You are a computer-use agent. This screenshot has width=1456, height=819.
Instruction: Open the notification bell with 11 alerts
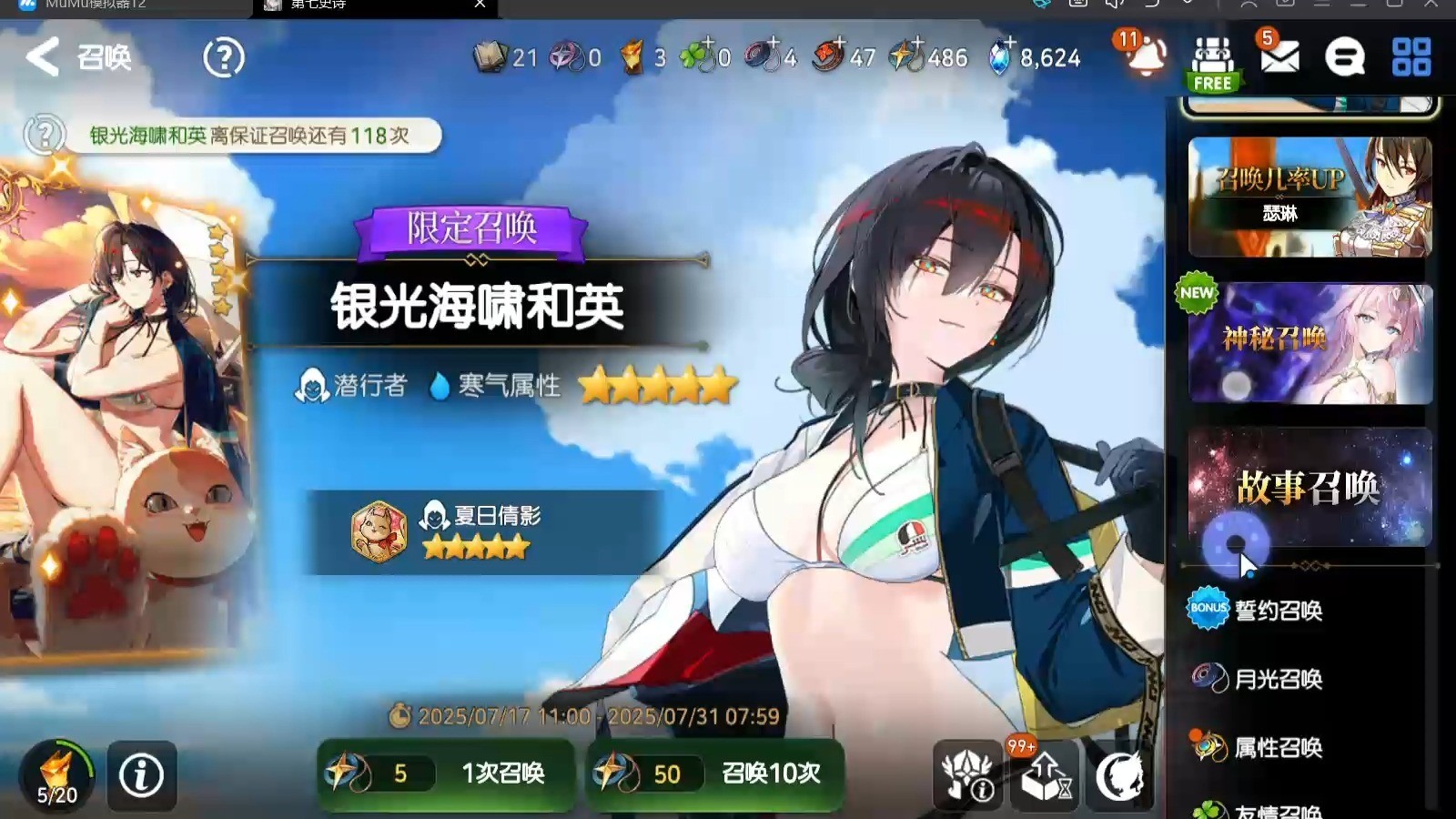(1145, 55)
